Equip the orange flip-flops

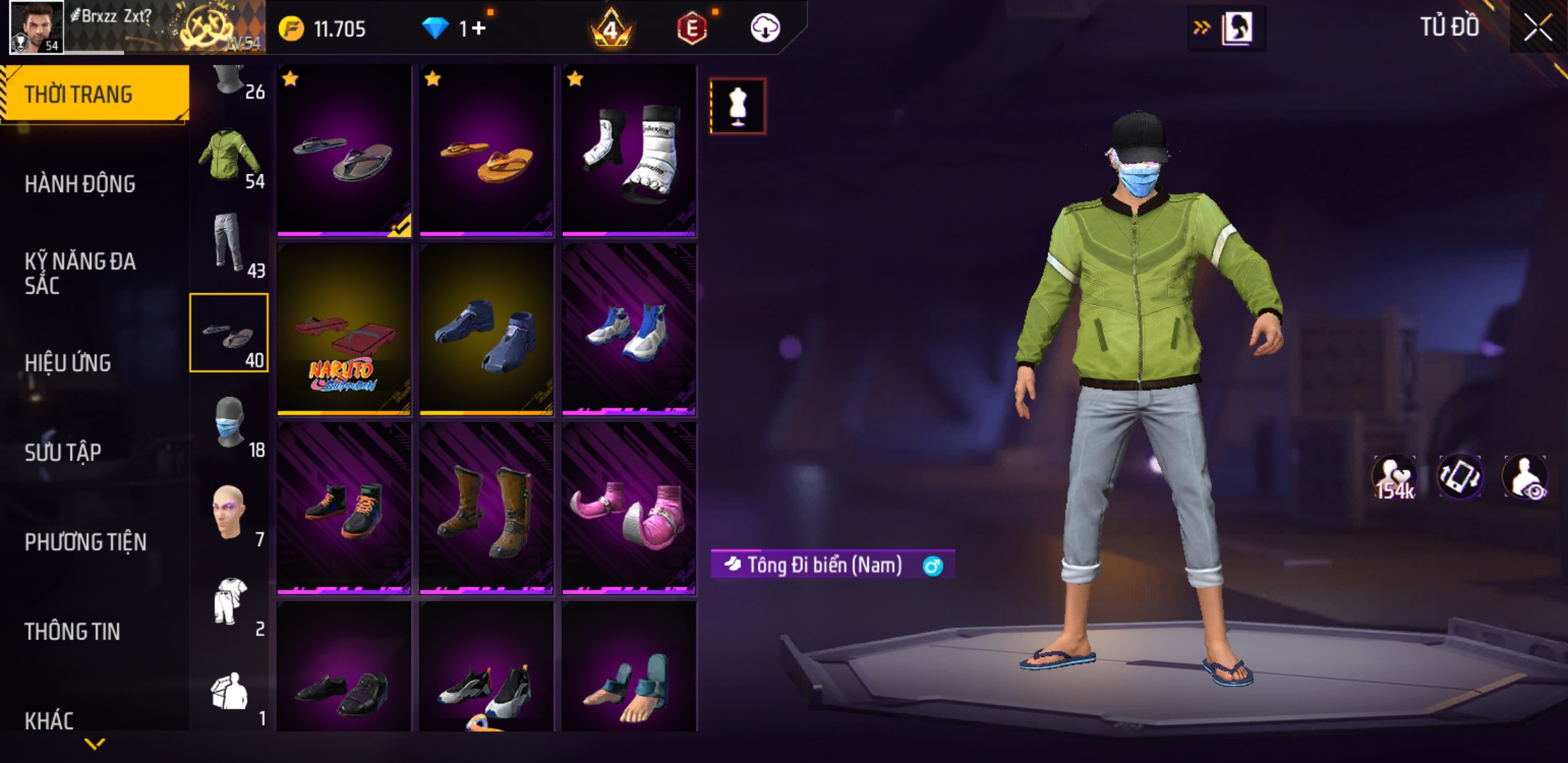(x=487, y=151)
